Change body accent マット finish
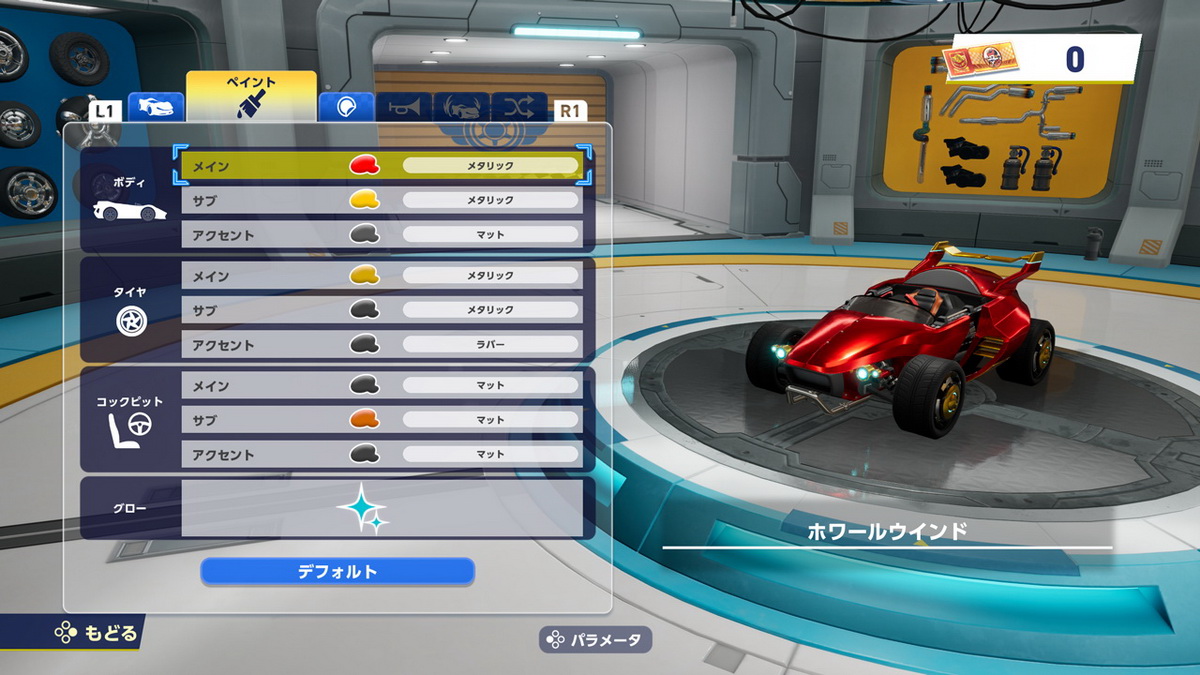 coord(490,235)
